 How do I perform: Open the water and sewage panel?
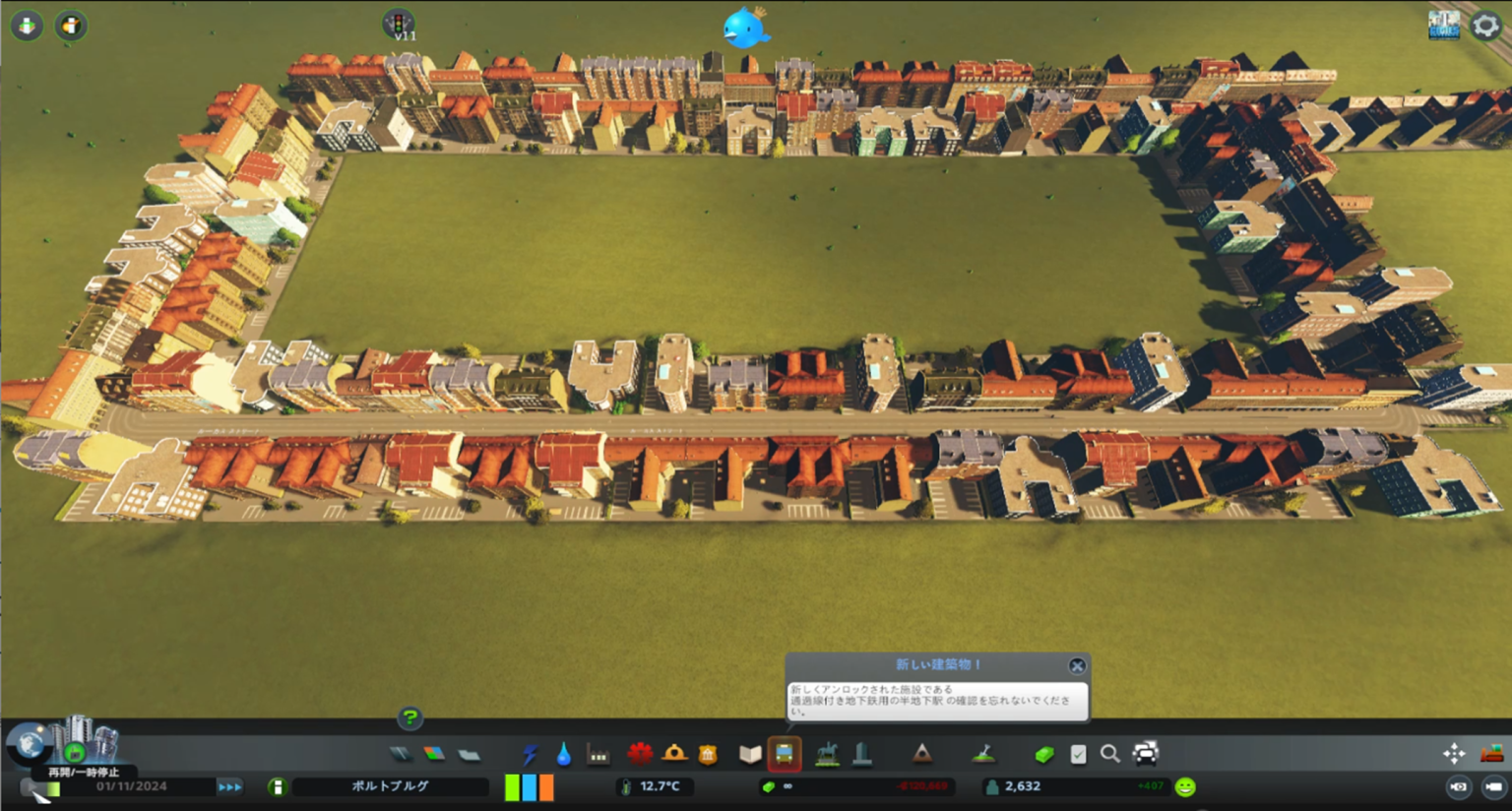click(564, 754)
